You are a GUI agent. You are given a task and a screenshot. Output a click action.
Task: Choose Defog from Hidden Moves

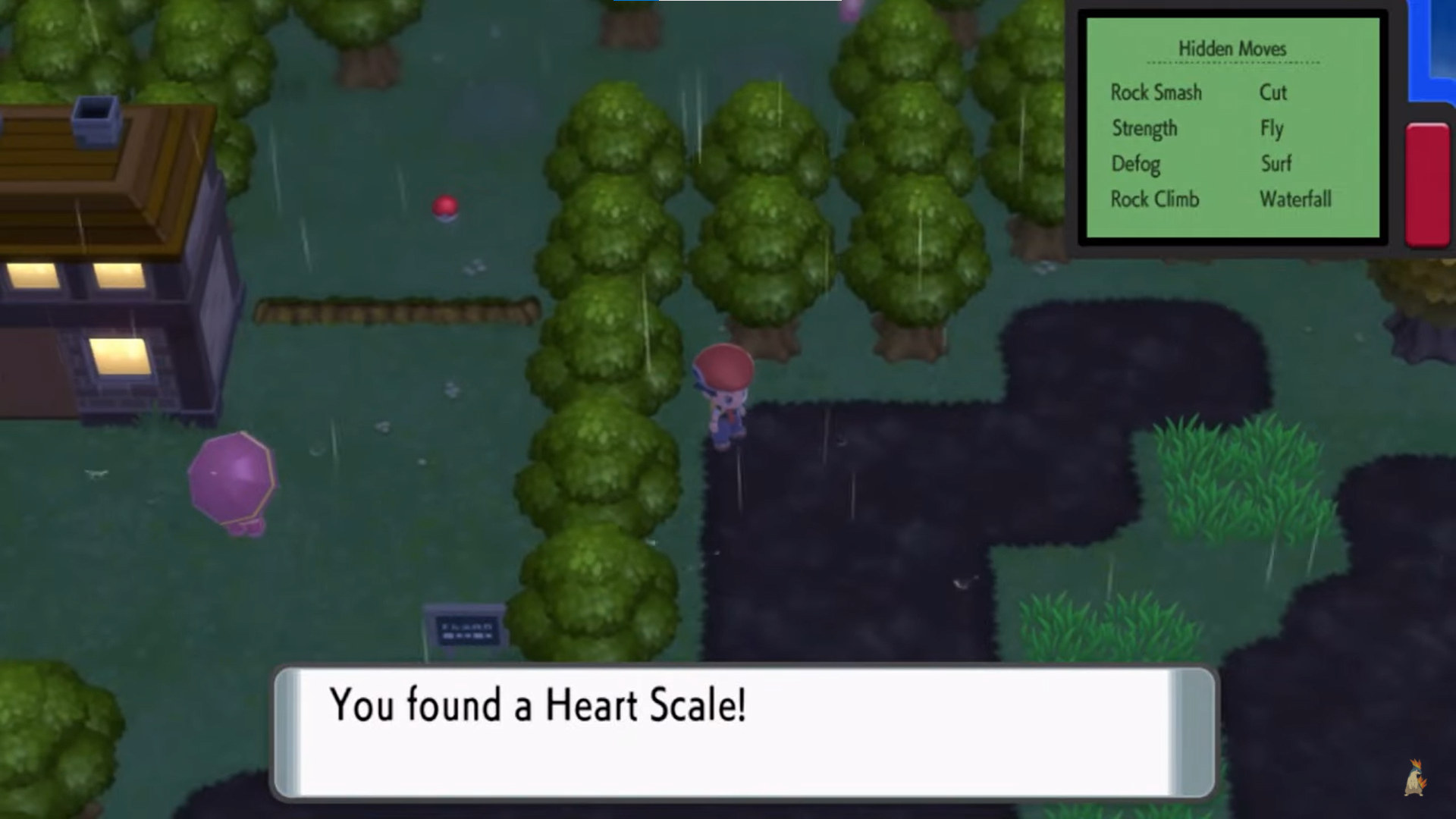[1137, 164]
